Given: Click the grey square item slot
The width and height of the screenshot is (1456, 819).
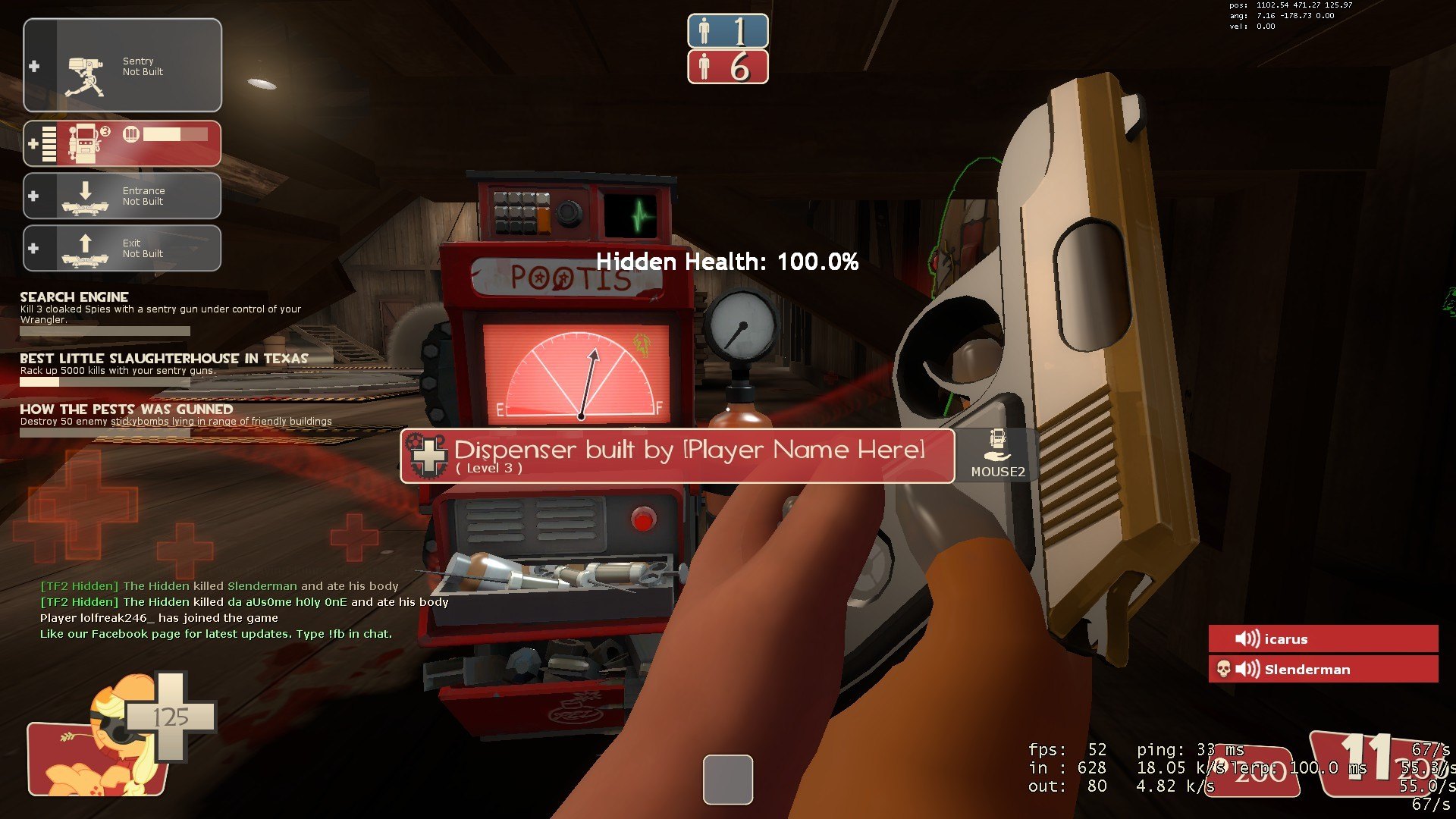Looking at the screenshot, I should point(727,779).
